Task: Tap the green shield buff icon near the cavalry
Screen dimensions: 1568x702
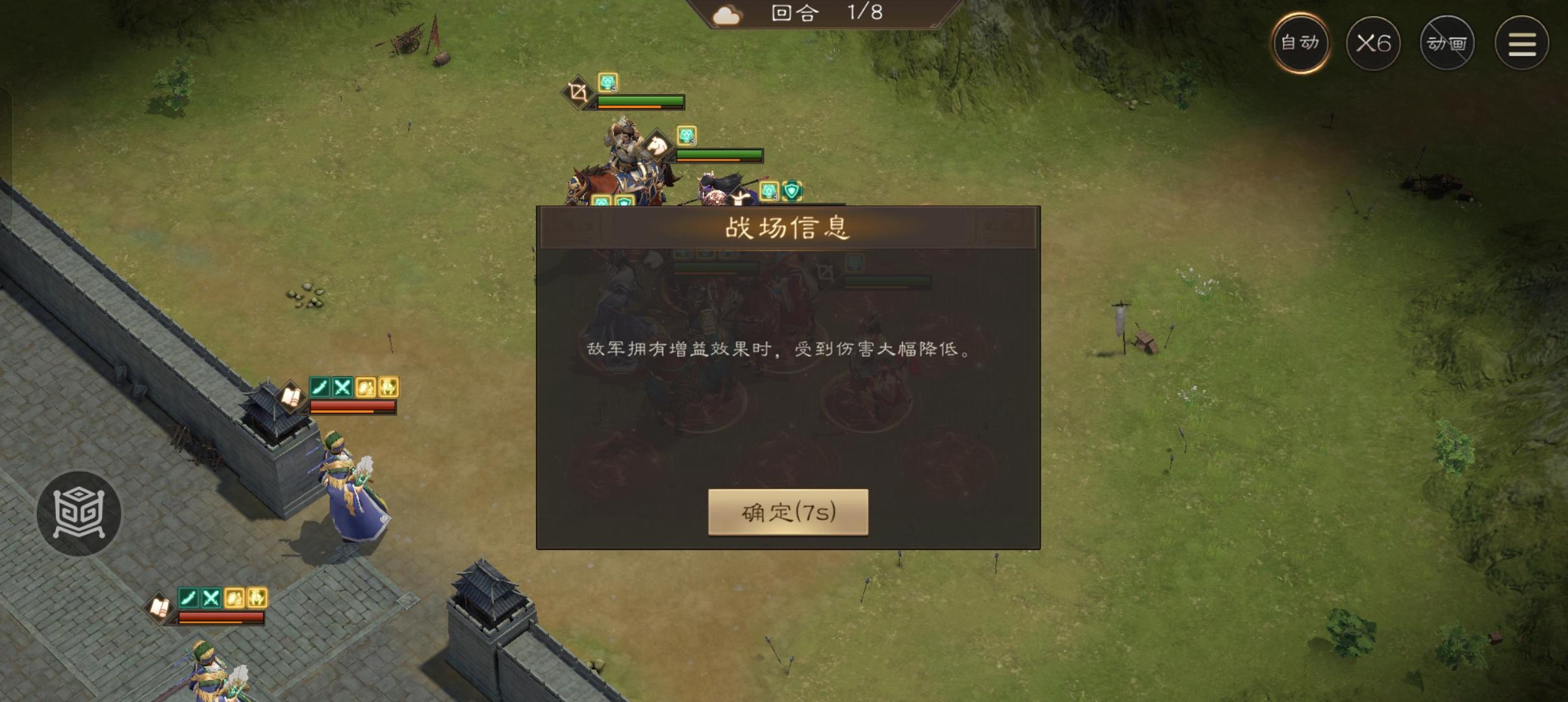Action: coord(792,191)
